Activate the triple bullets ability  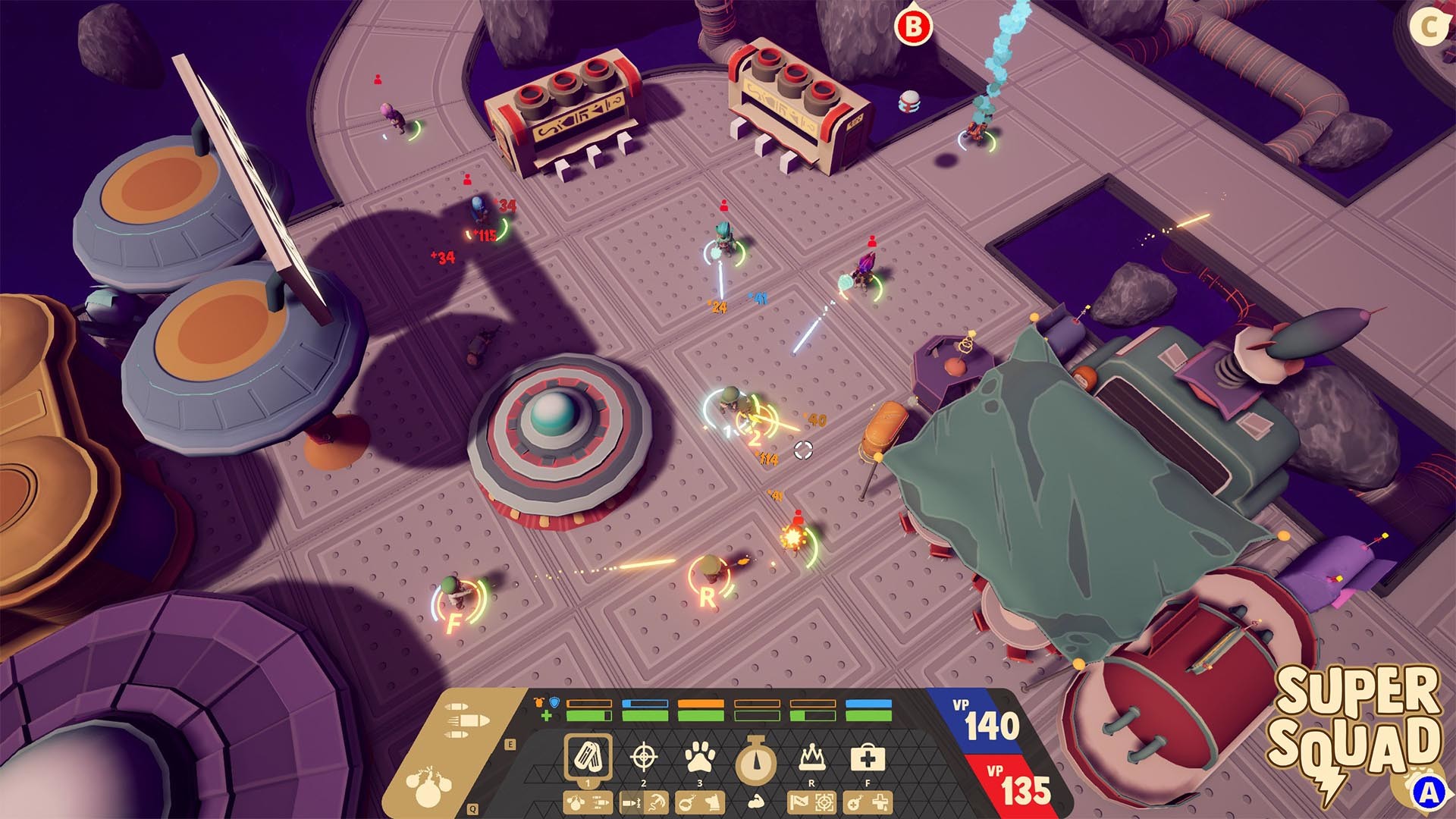tap(466, 720)
